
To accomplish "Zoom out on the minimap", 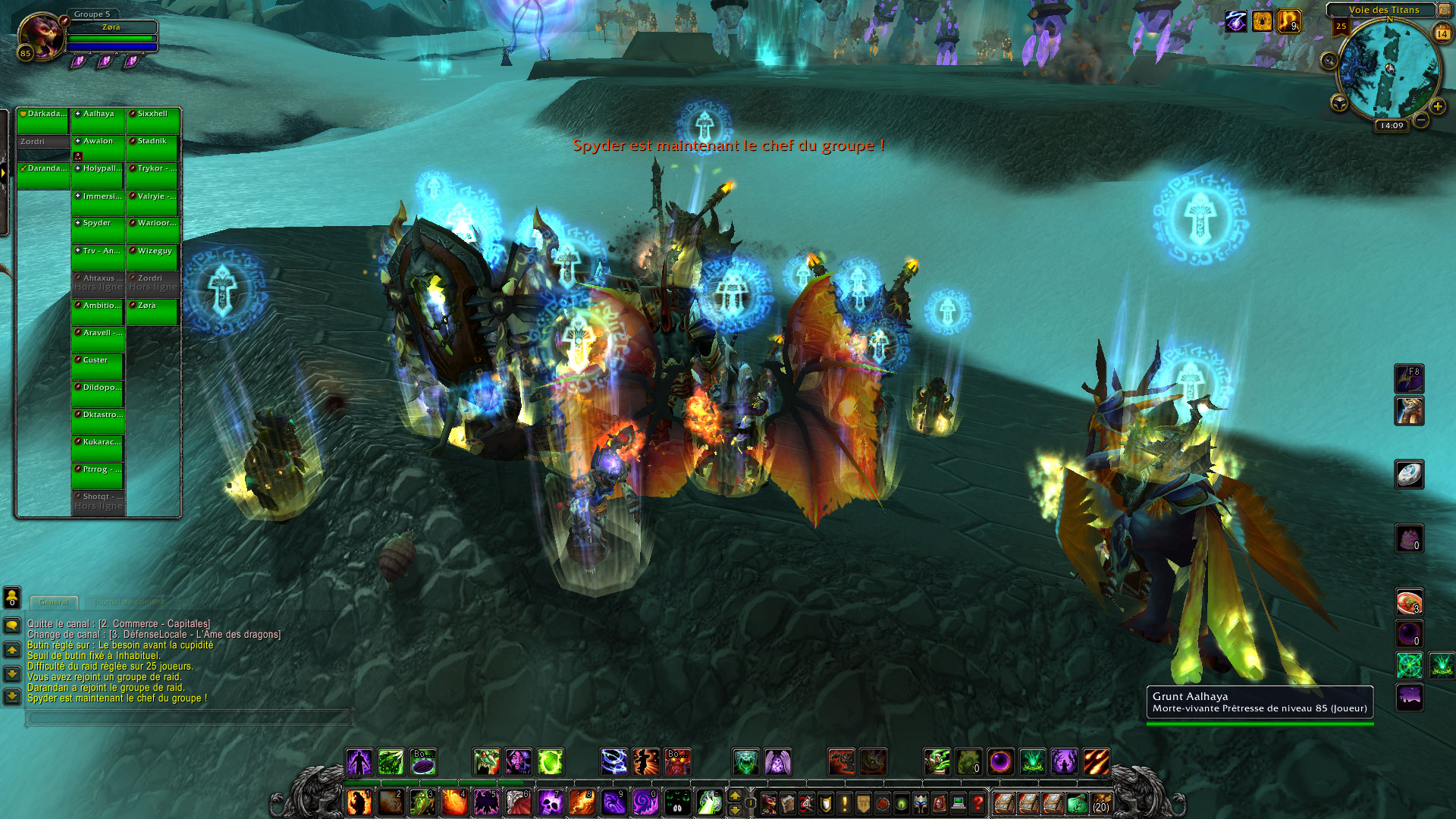I will (x=1421, y=120).
